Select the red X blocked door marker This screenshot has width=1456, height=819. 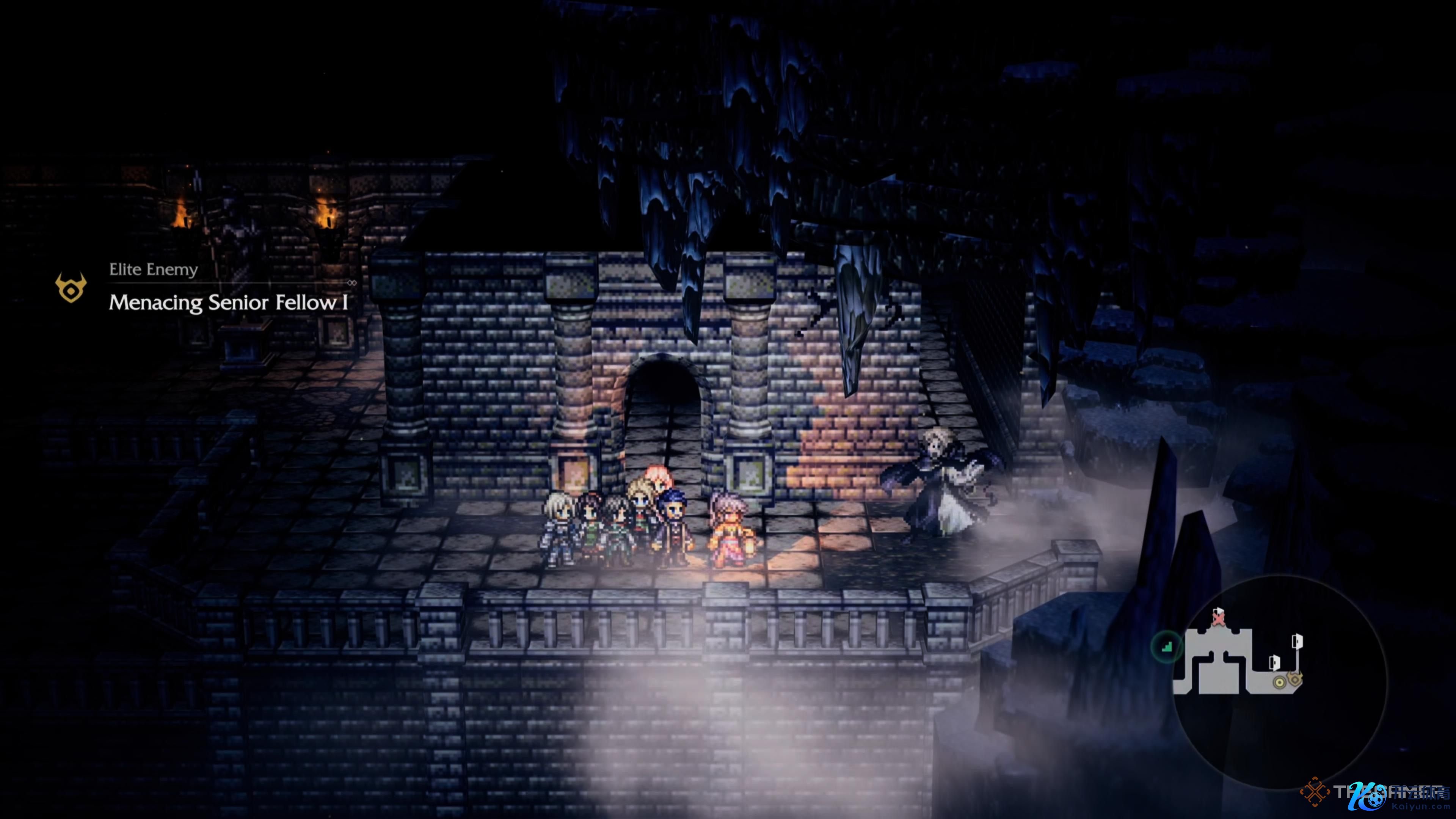(x=1219, y=619)
